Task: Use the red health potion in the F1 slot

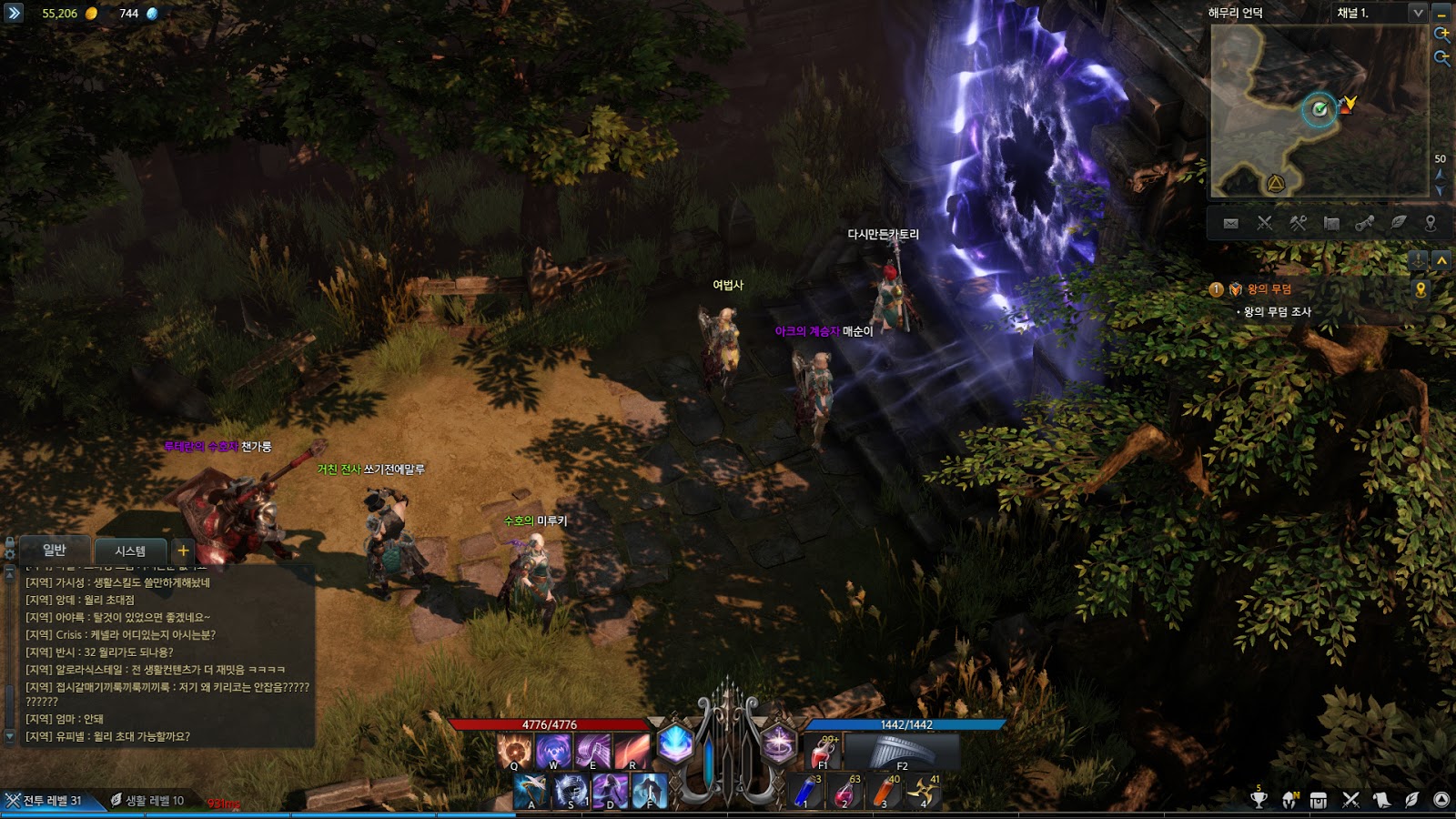Action: 824,752
